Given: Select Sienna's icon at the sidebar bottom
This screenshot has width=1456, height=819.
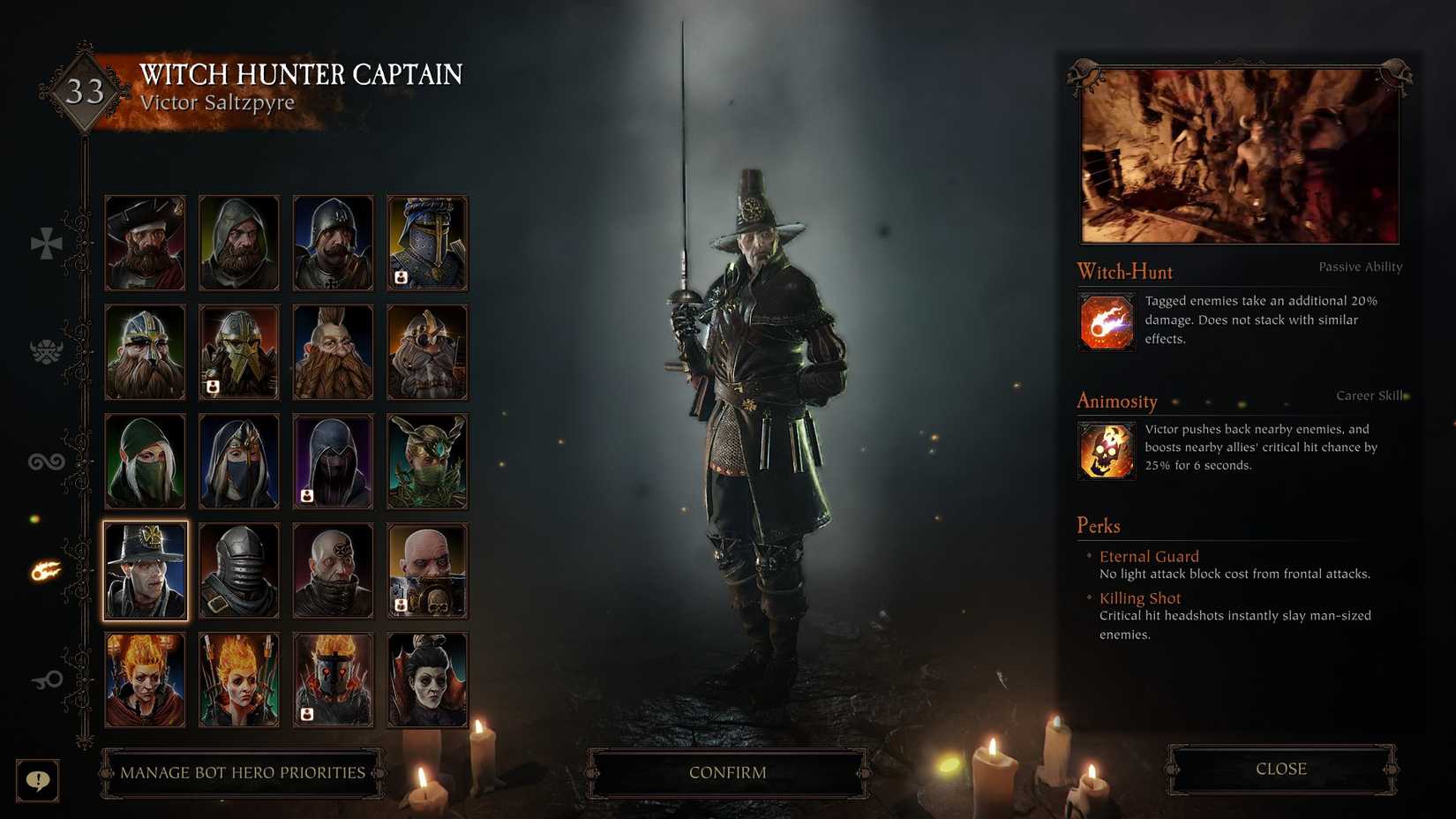Looking at the screenshot, I should point(44,680).
